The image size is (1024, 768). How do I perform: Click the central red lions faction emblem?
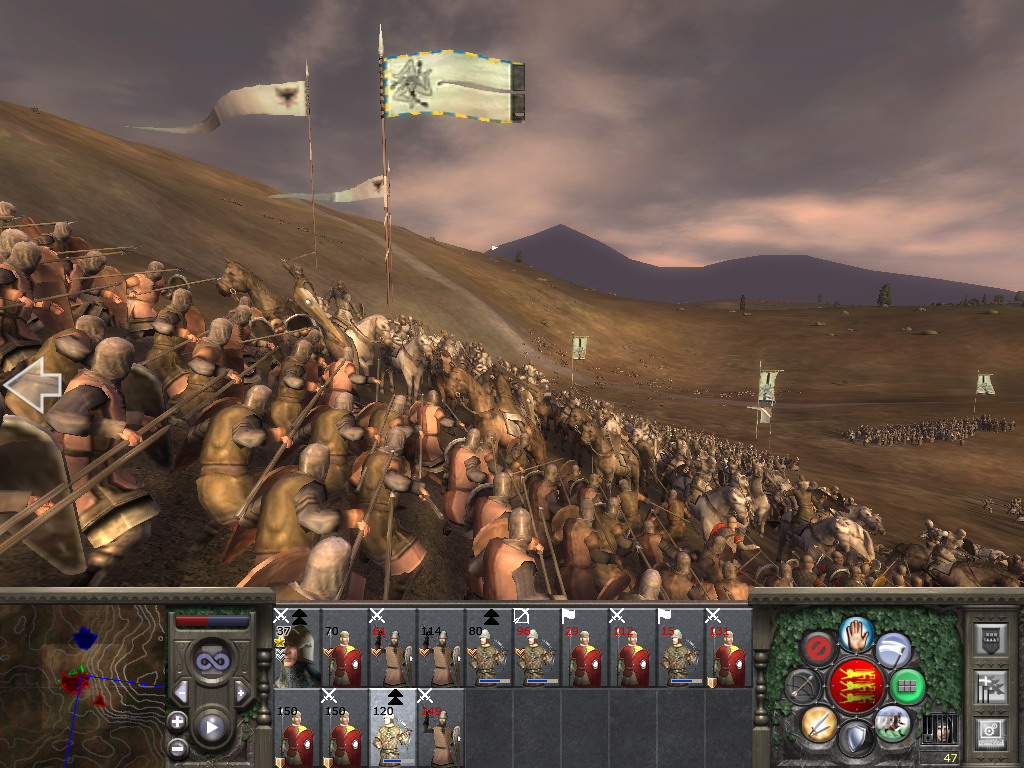(x=856, y=686)
